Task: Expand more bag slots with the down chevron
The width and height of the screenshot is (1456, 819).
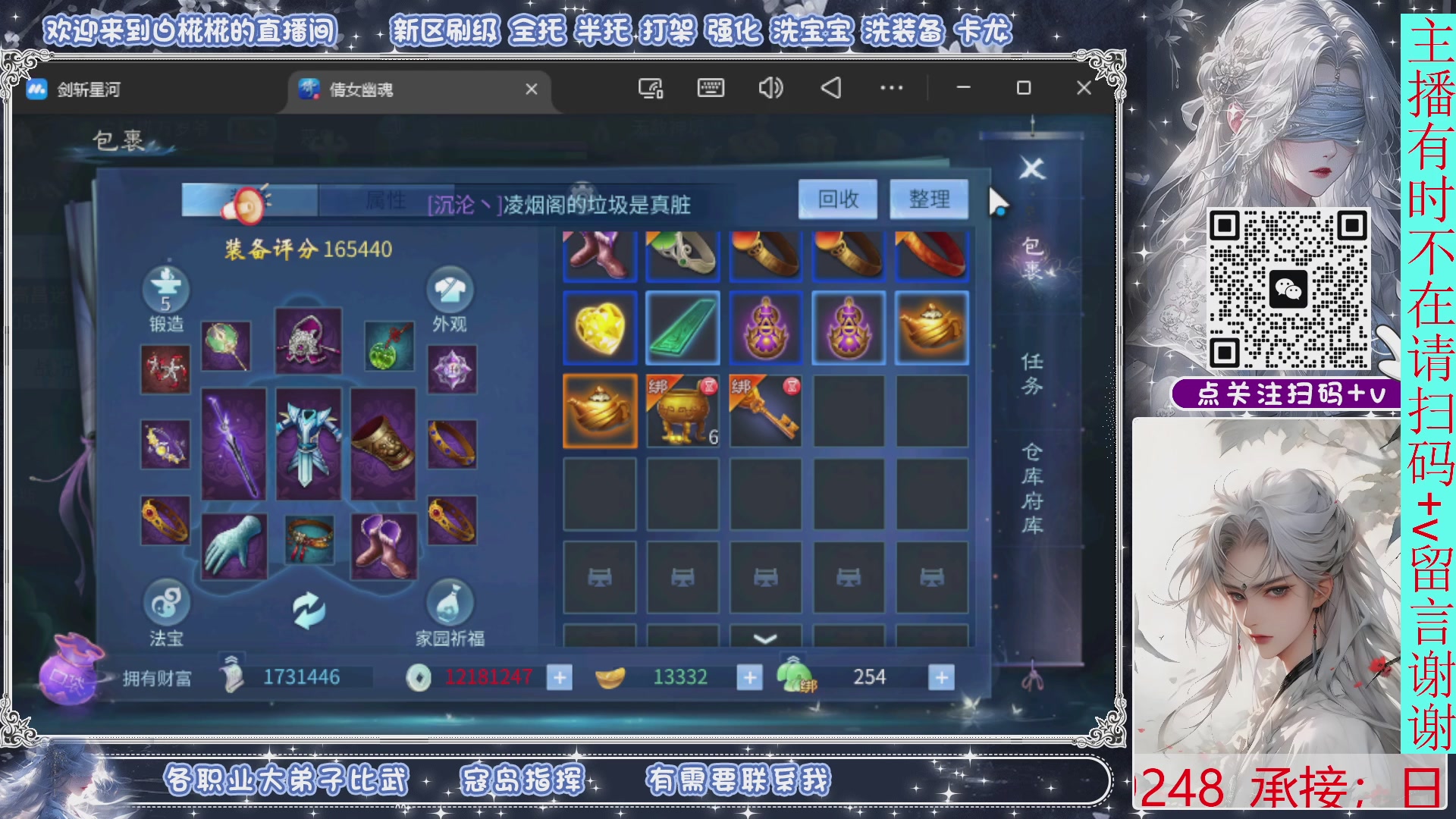Action: tap(764, 641)
